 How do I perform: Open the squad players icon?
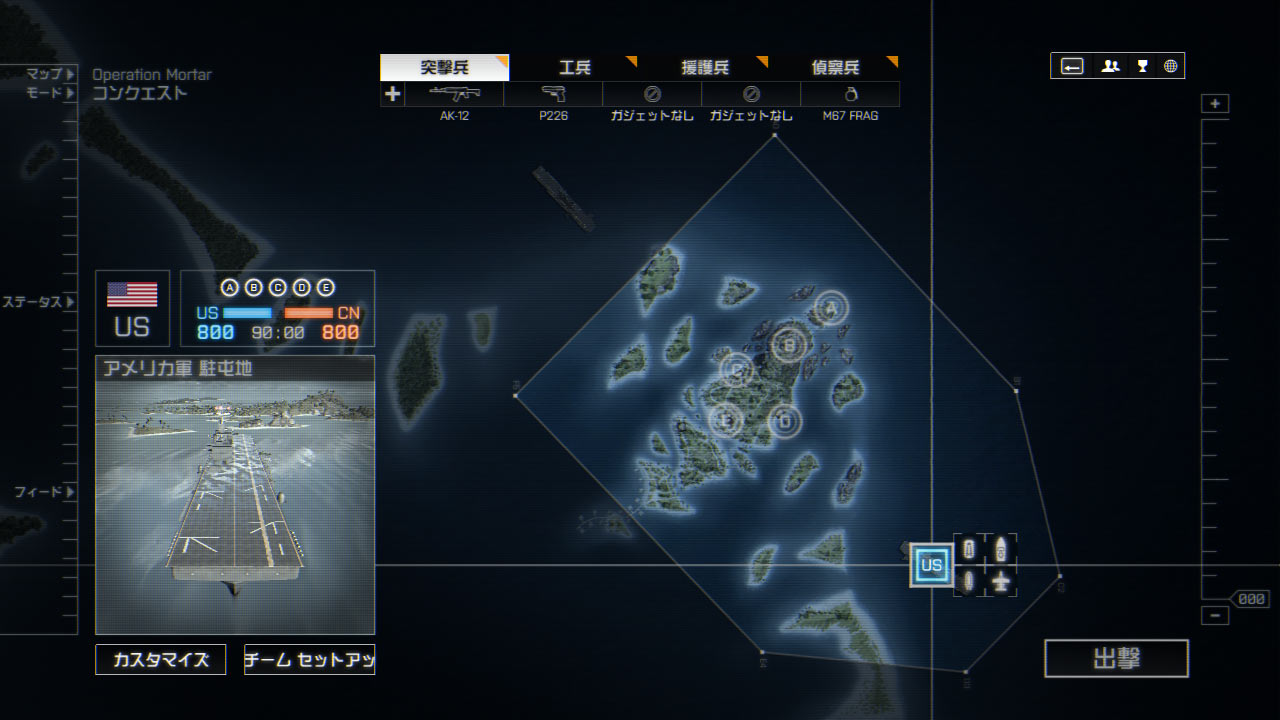[x=1110, y=66]
